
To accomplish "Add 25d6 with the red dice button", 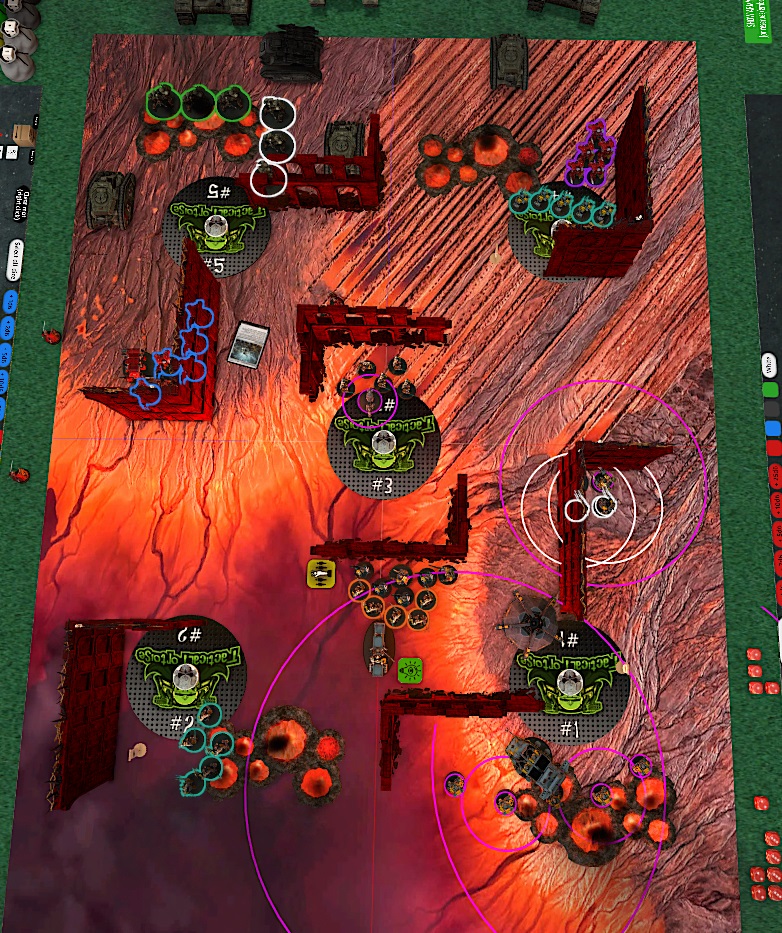I will [x=775, y=476].
